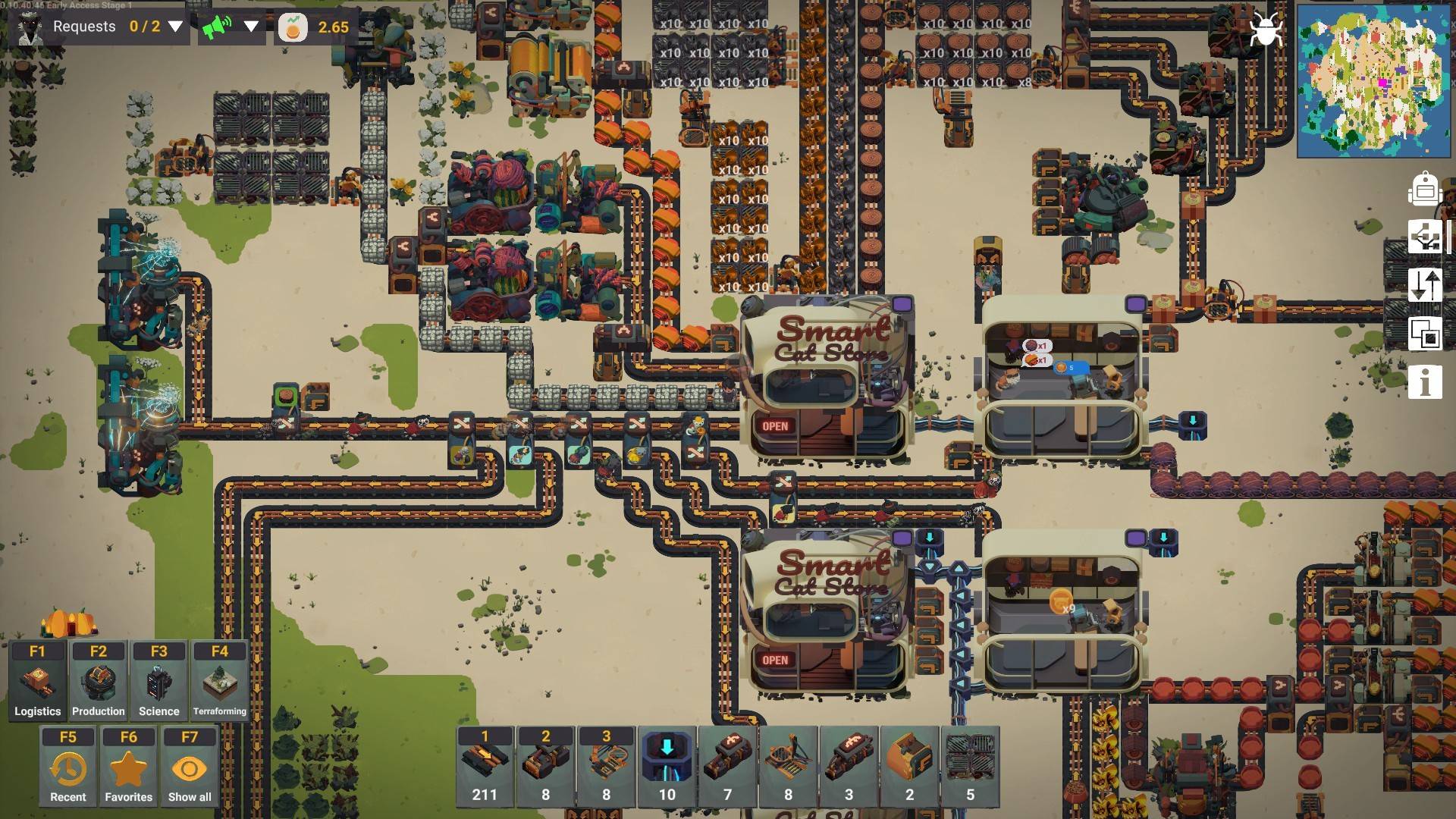1456x819 pixels.
Task: Open the info panel icon
Action: coord(1424,382)
